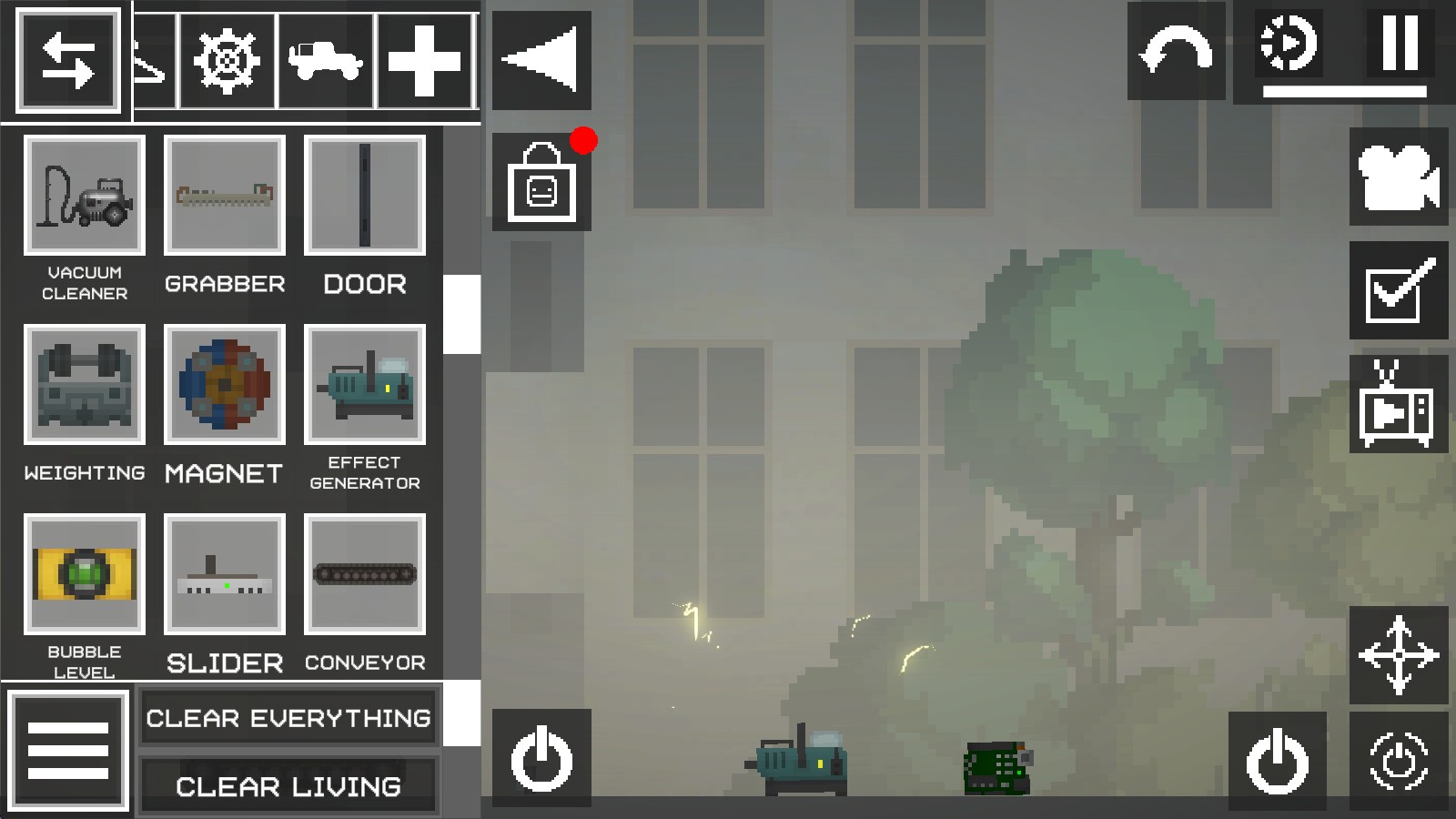Select the Vacuum Cleaner item
The image size is (1456, 819).
click(x=85, y=195)
